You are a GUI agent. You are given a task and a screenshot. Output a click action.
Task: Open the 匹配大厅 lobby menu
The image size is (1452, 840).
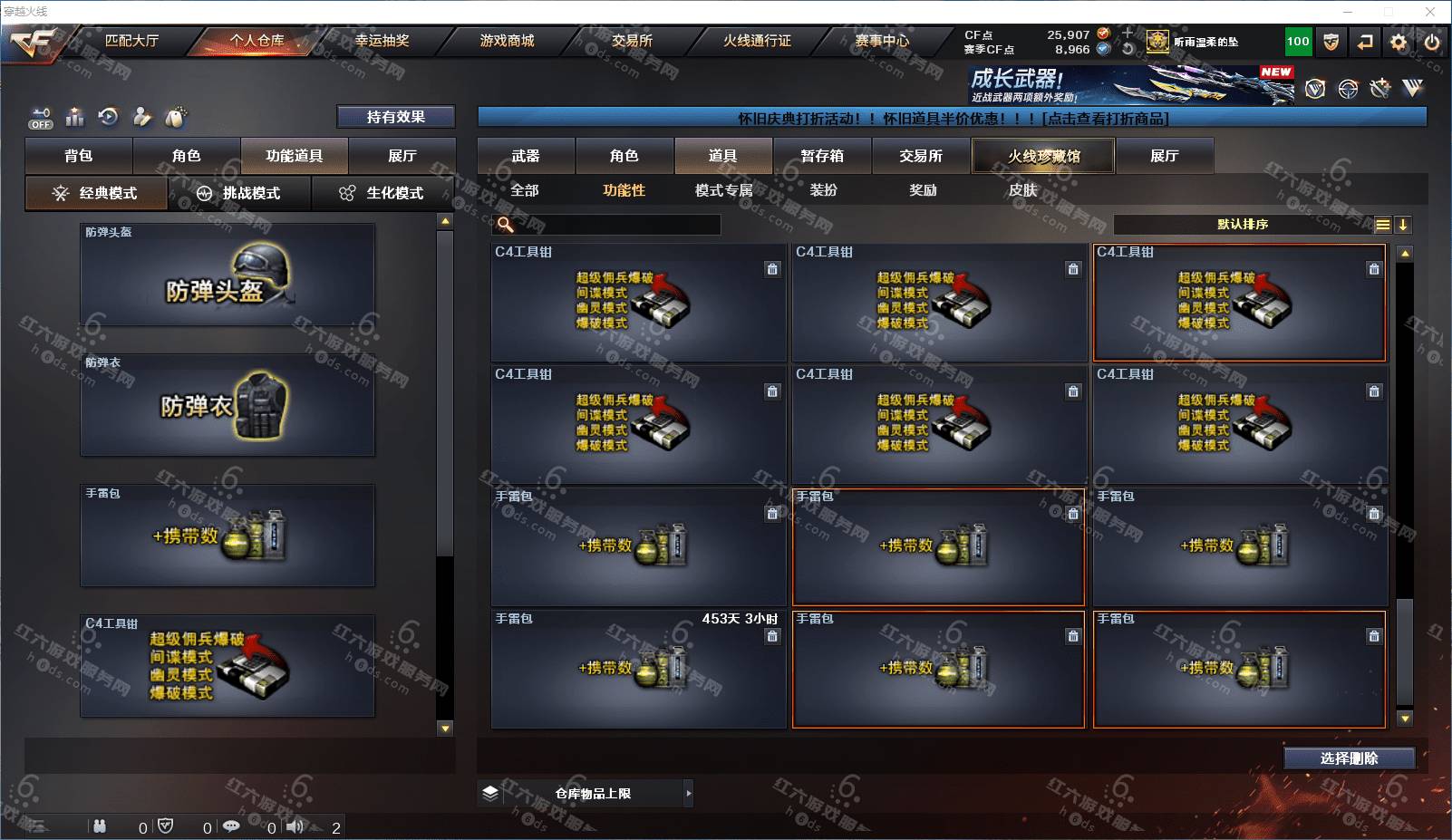(131, 41)
